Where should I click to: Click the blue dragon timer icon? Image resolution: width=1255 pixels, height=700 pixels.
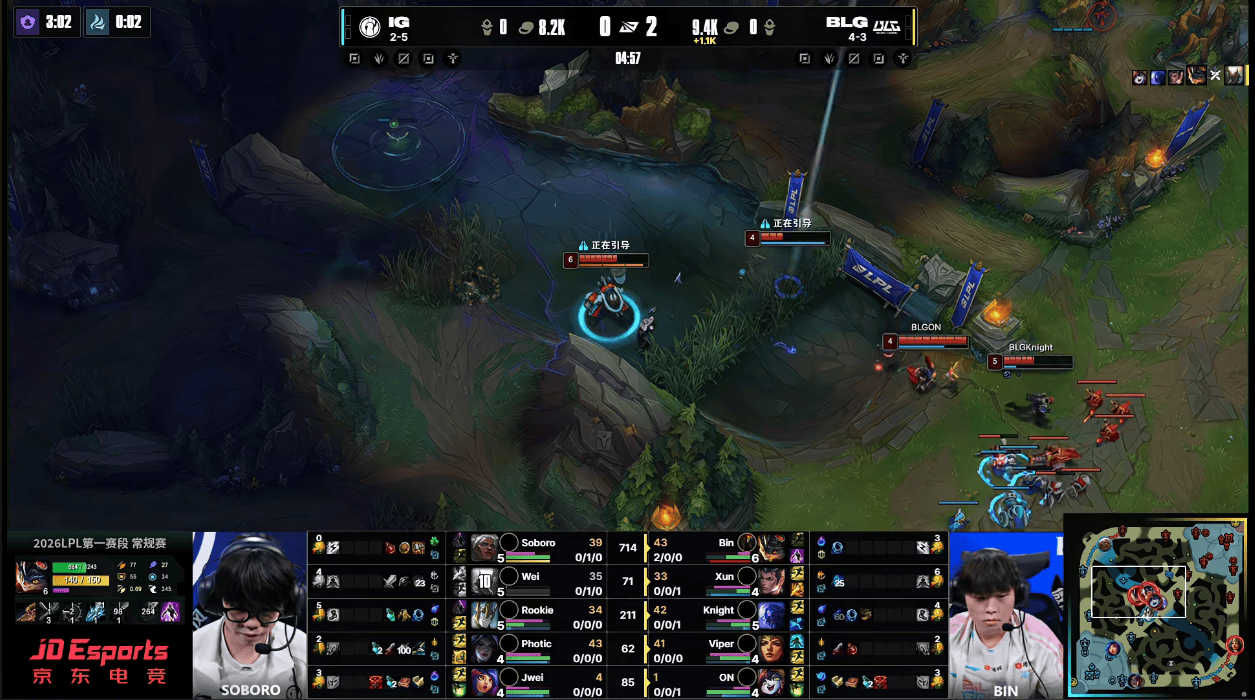[x=97, y=22]
